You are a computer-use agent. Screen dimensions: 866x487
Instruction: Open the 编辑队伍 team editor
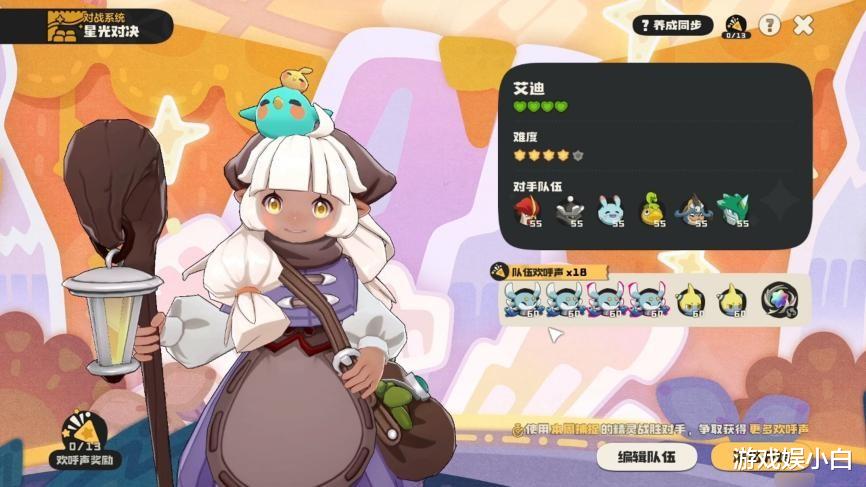(x=648, y=457)
